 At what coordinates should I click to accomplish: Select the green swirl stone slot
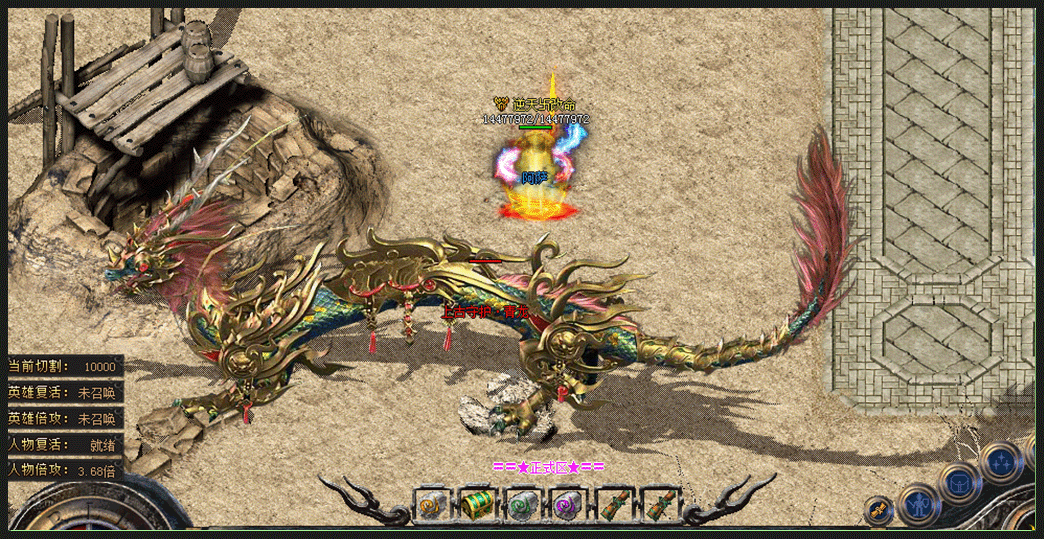522,505
